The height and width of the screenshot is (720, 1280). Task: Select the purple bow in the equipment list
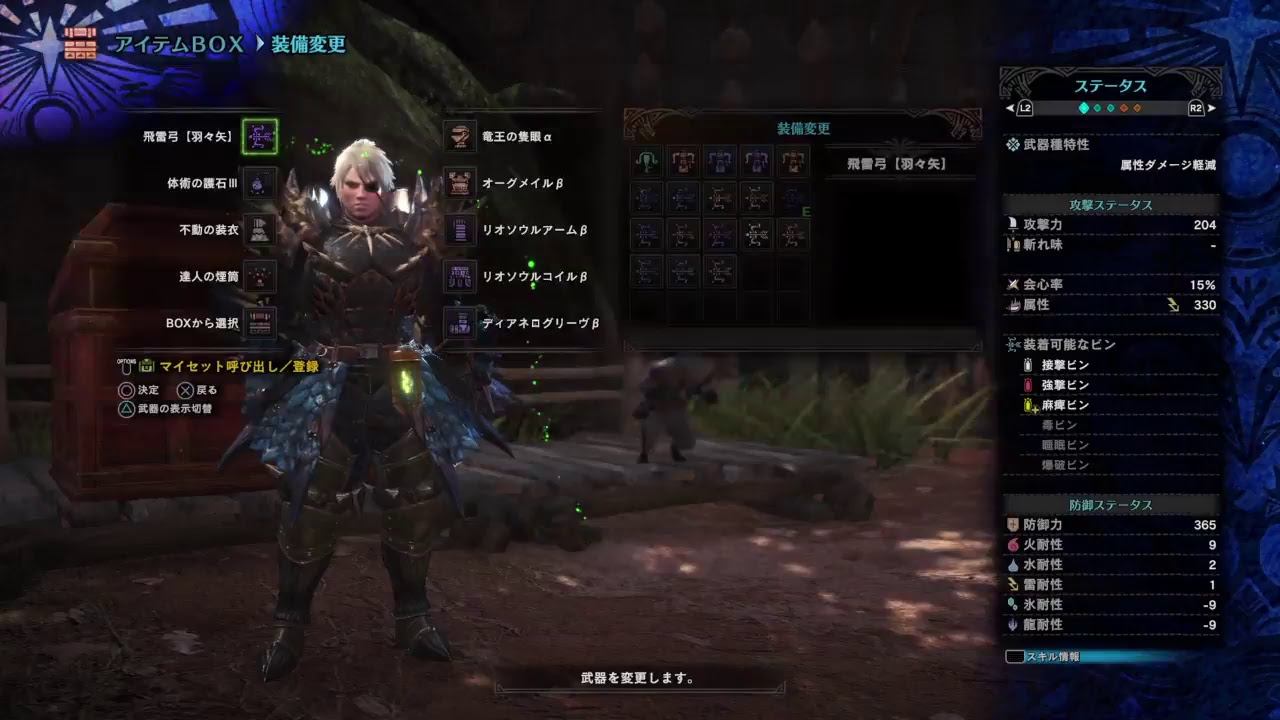click(x=720, y=234)
